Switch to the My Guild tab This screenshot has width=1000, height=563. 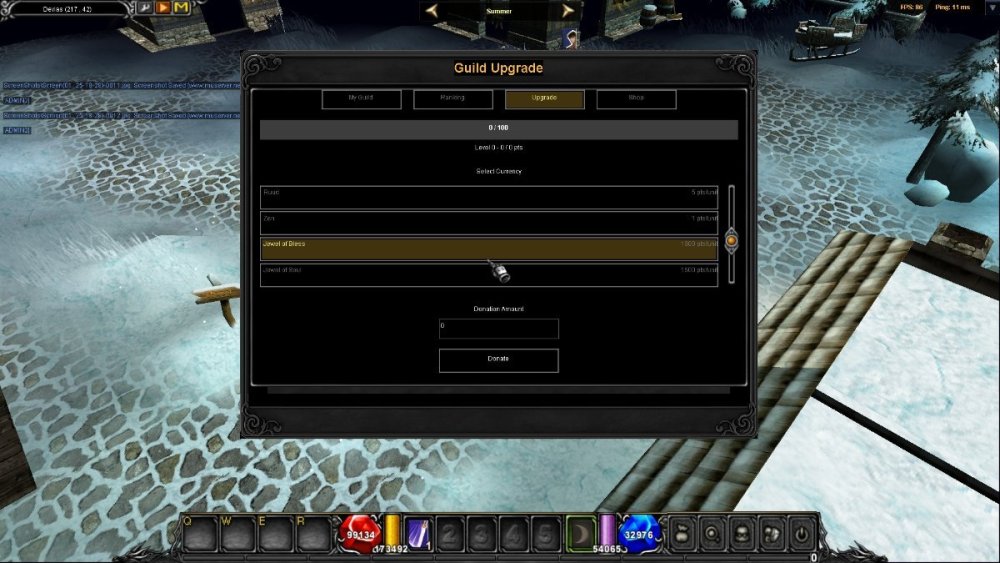[x=361, y=99]
